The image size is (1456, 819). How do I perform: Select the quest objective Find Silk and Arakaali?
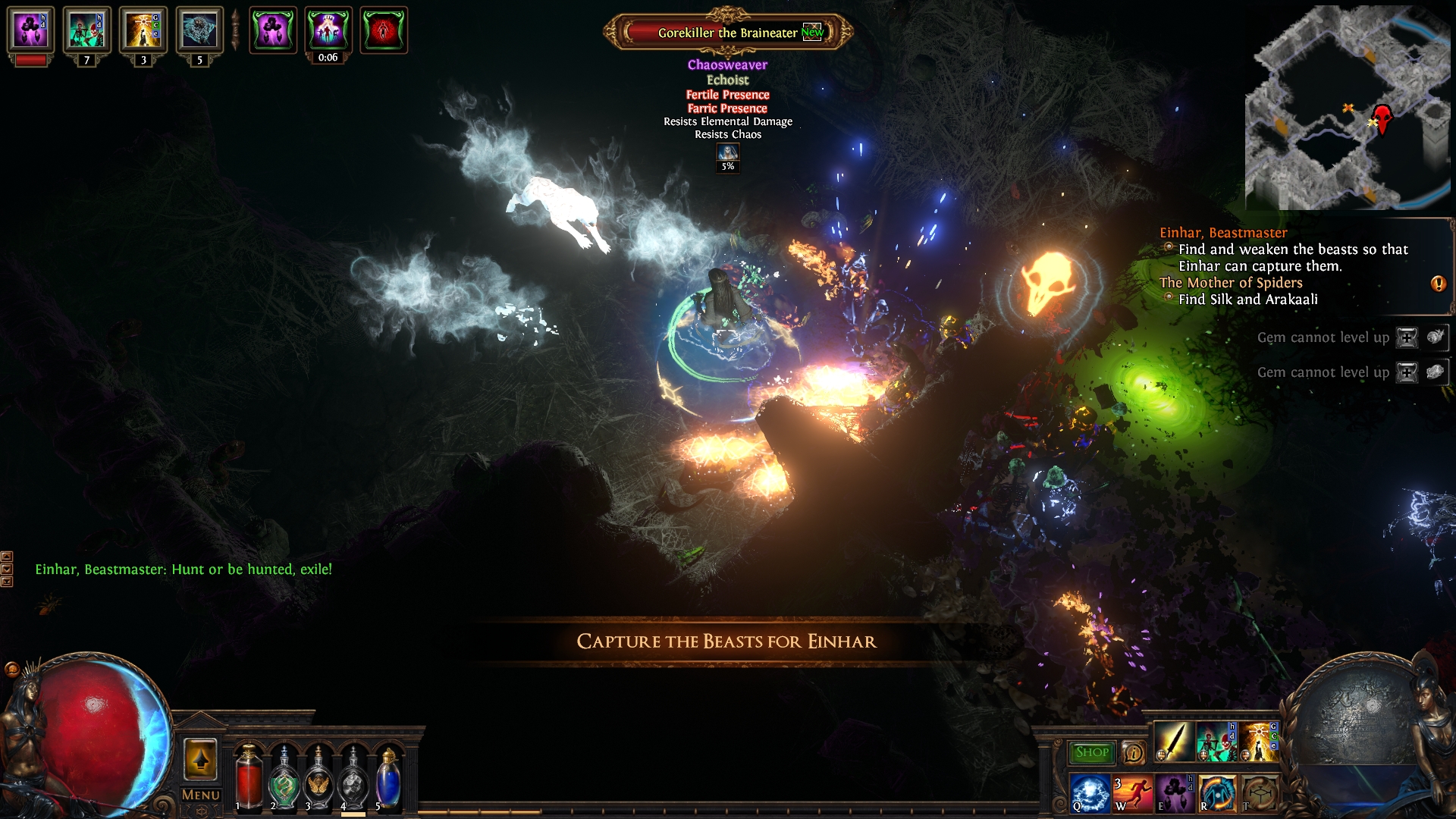[1248, 300]
